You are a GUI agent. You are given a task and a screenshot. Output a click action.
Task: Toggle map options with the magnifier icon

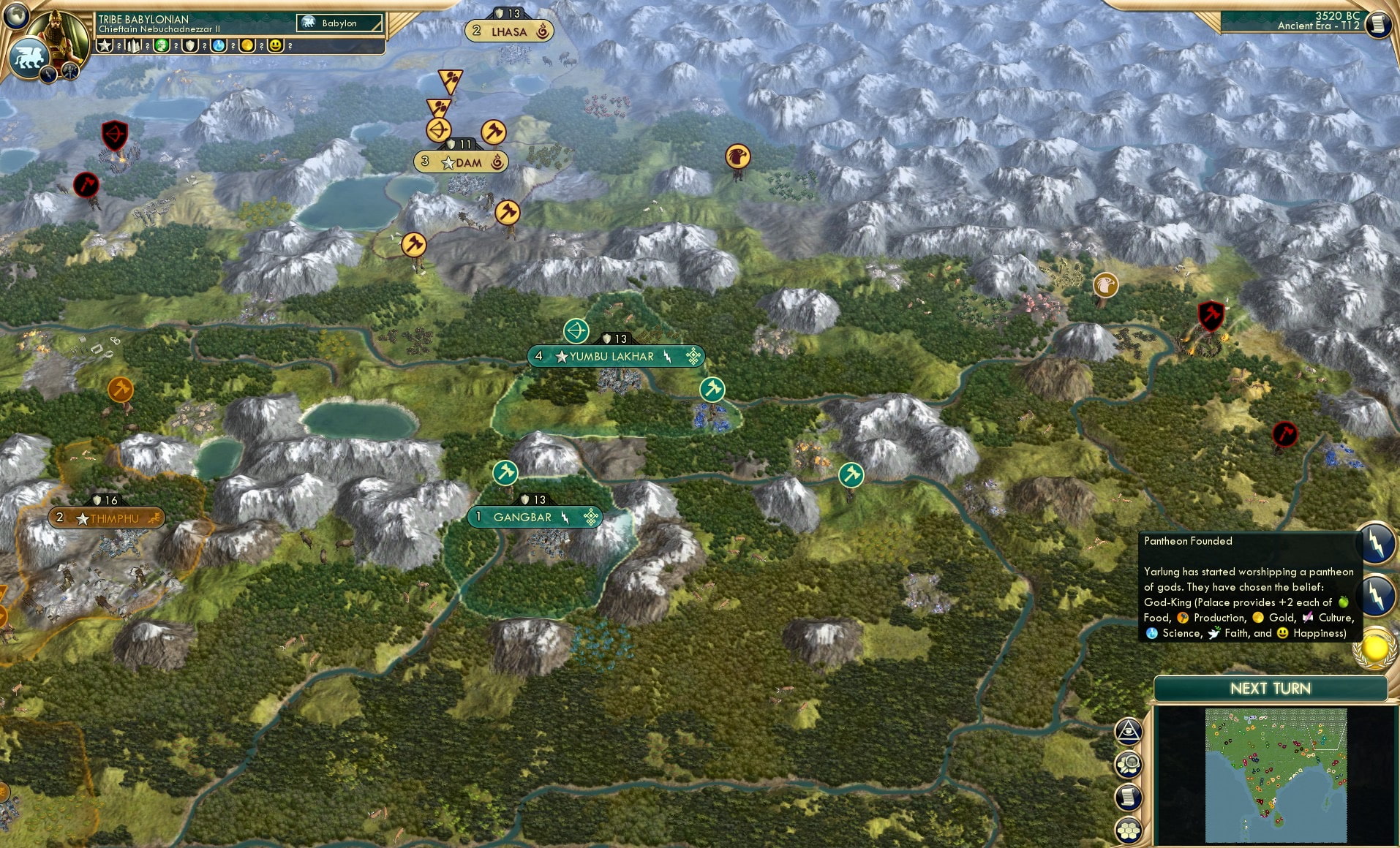(1129, 763)
